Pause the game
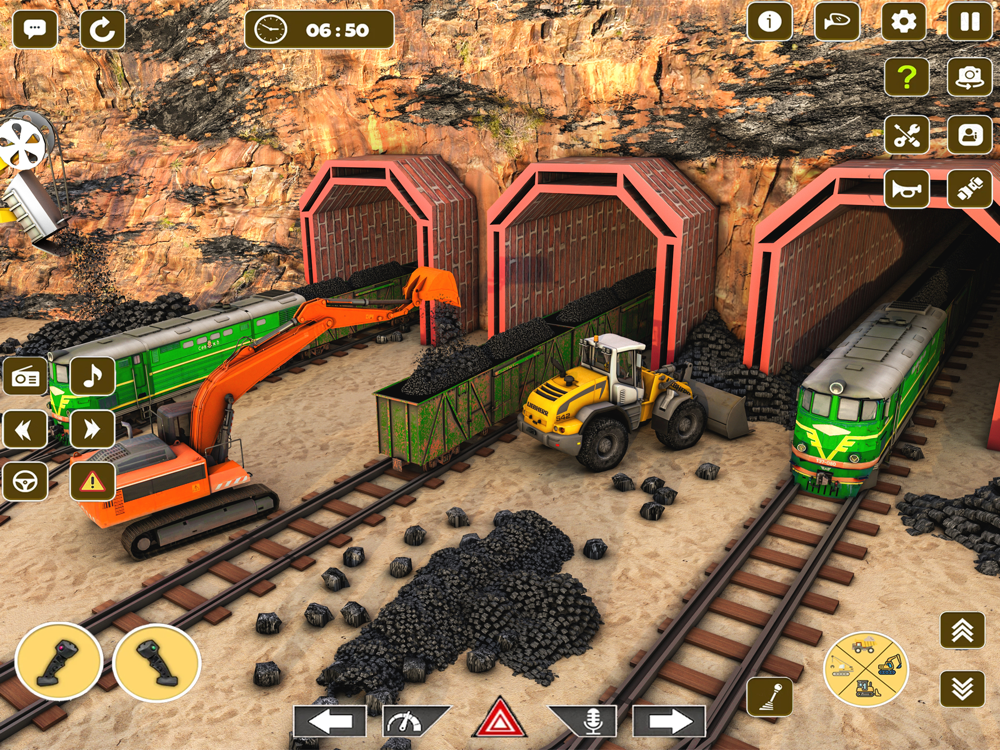 tap(969, 22)
